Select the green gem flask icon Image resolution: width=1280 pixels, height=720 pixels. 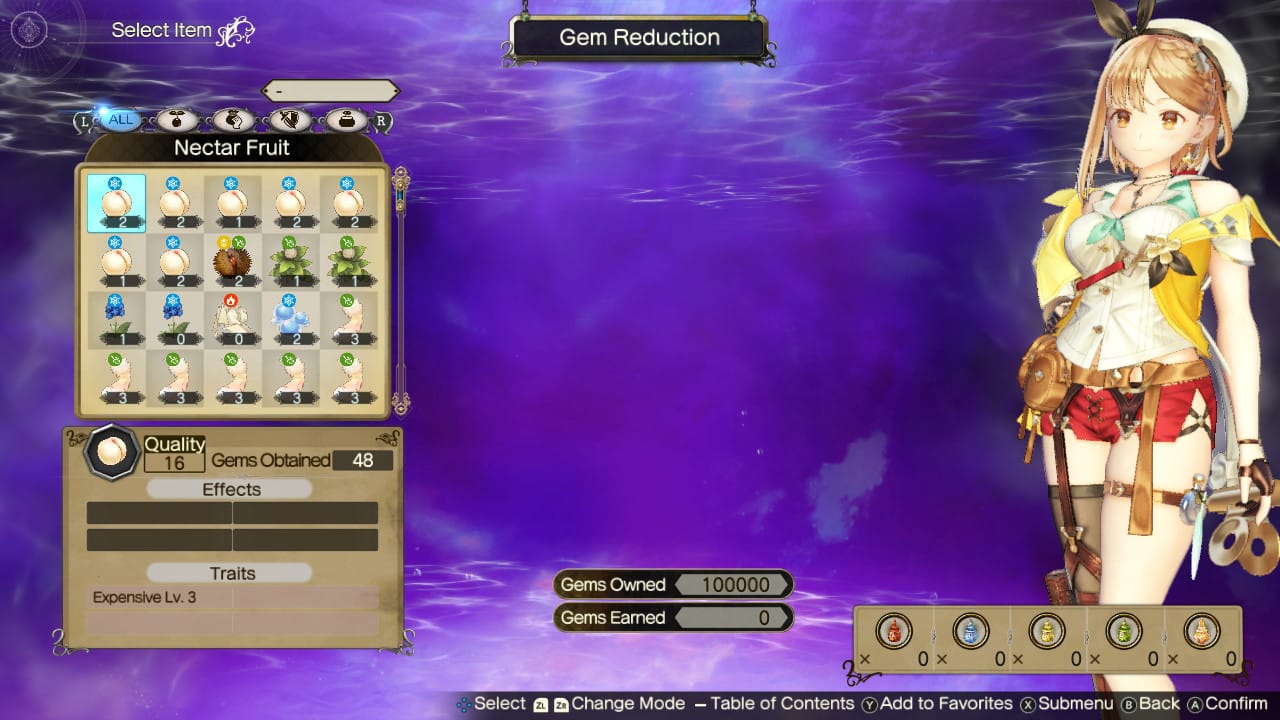click(1122, 632)
